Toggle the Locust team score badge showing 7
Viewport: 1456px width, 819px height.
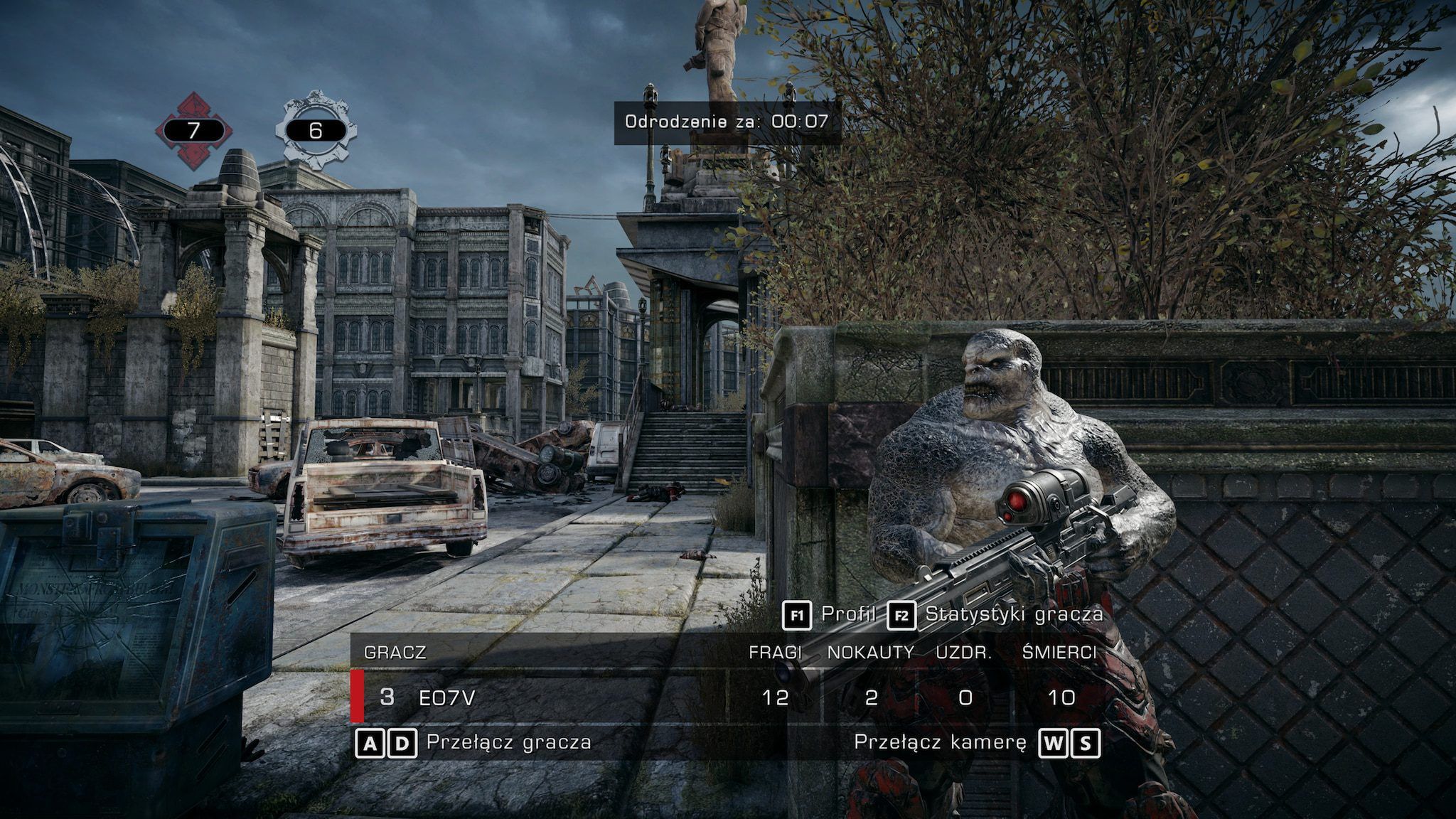(x=193, y=131)
